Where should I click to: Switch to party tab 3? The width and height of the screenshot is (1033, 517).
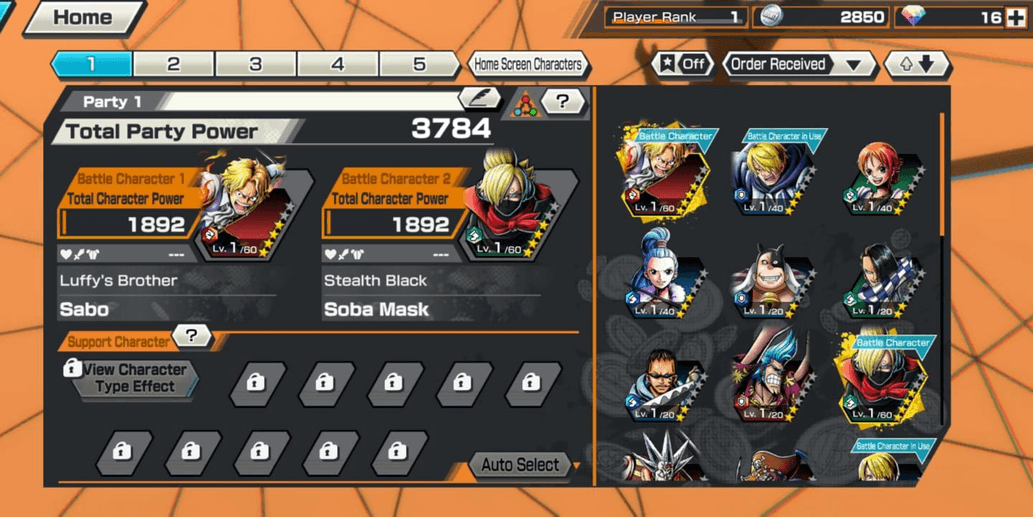(x=255, y=64)
